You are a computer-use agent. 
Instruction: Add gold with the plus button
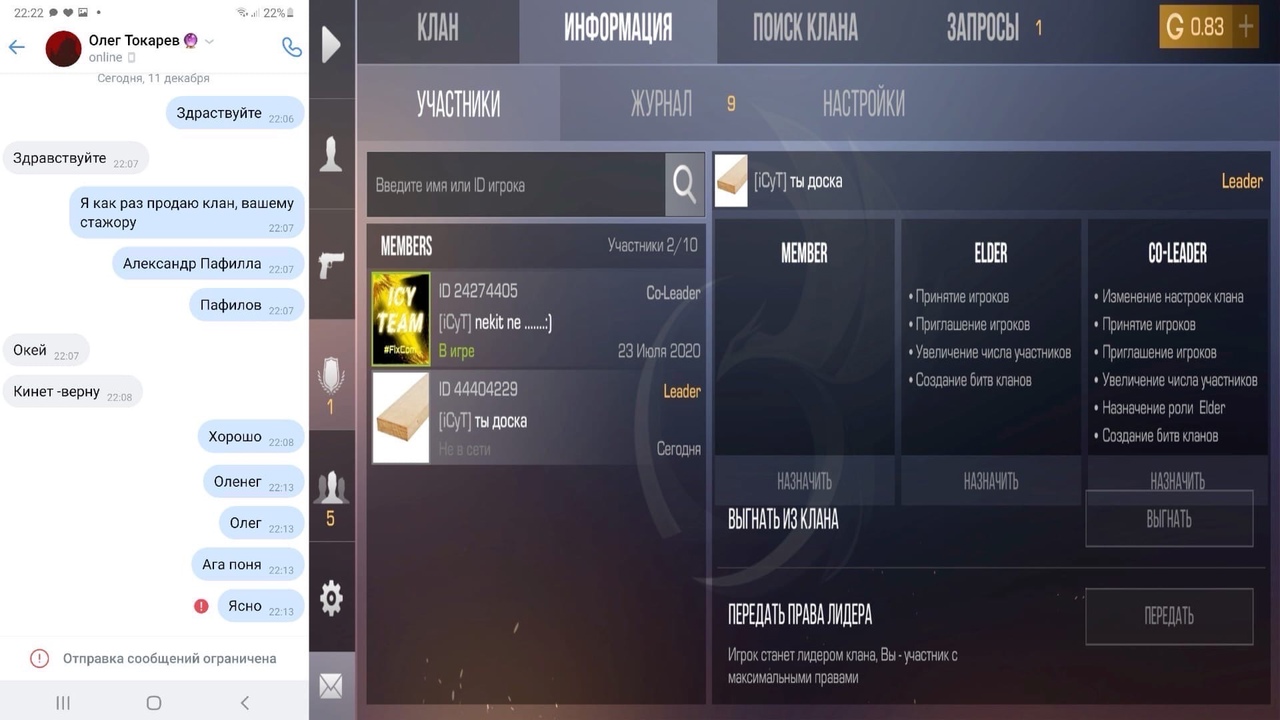pos(1246,27)
